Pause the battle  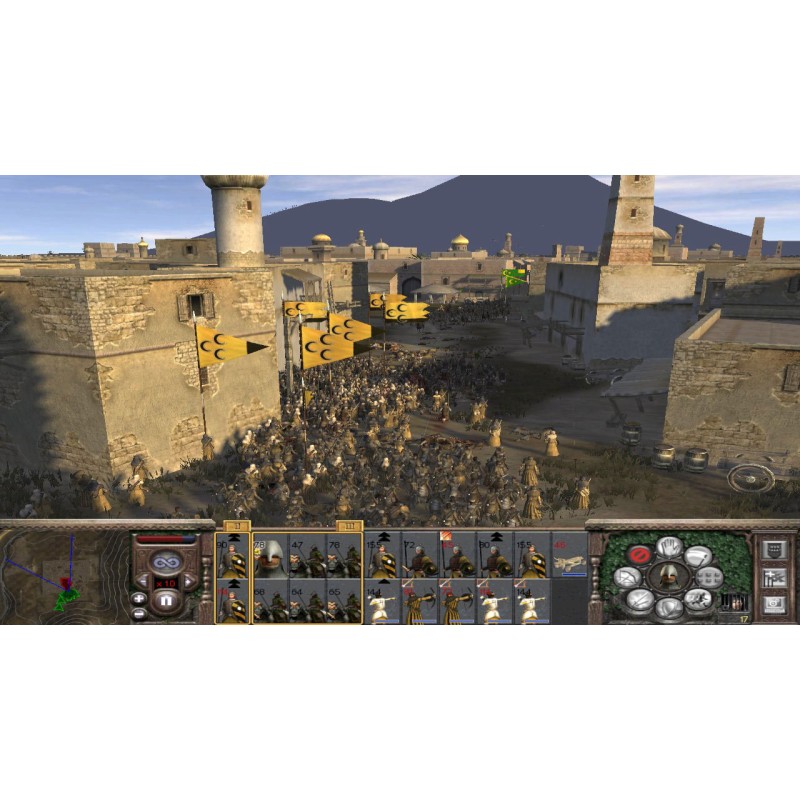[165, 602]
